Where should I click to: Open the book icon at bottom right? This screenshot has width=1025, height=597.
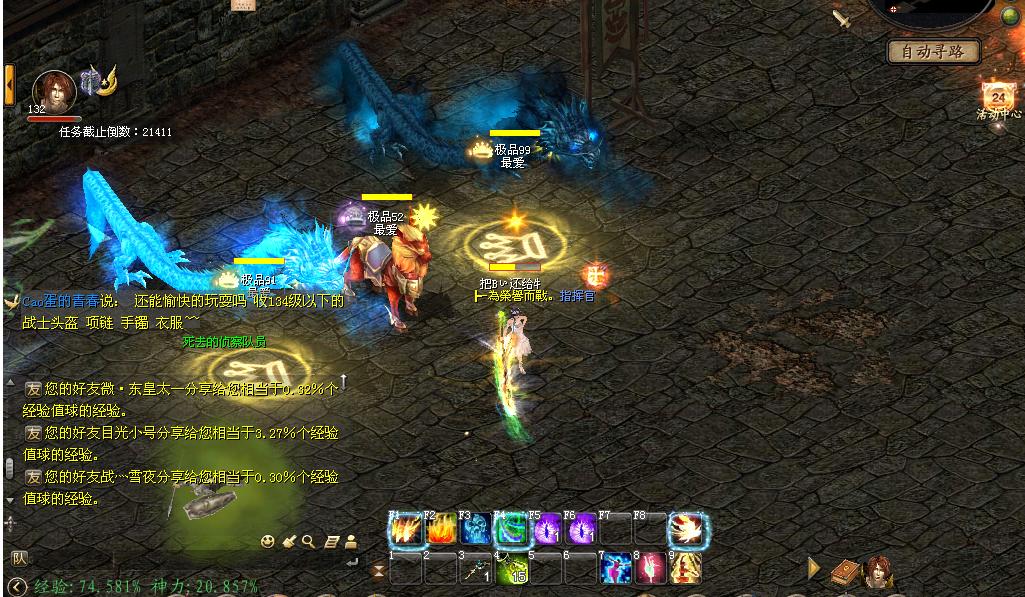845,570
